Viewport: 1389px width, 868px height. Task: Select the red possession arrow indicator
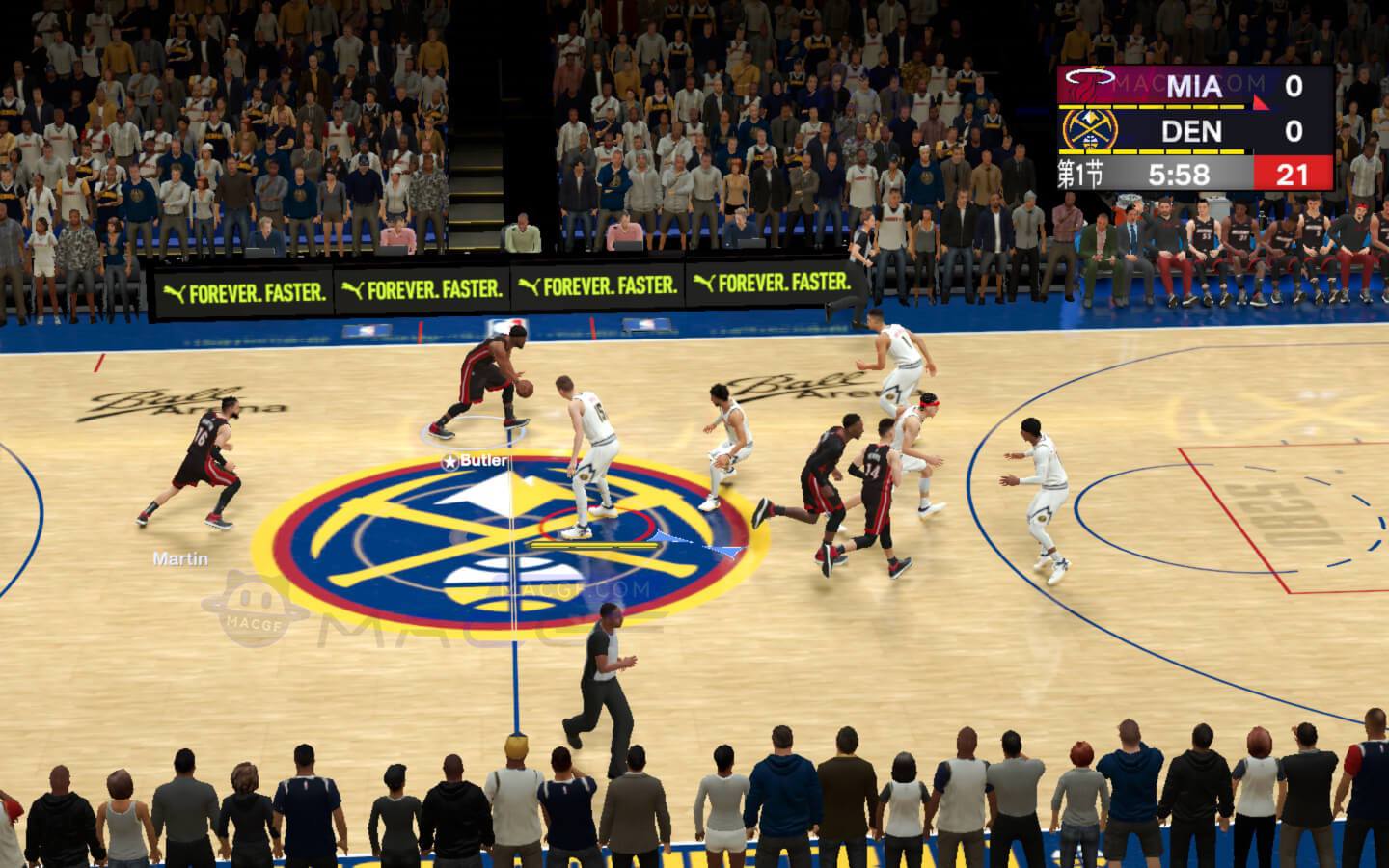point(1259,103)
